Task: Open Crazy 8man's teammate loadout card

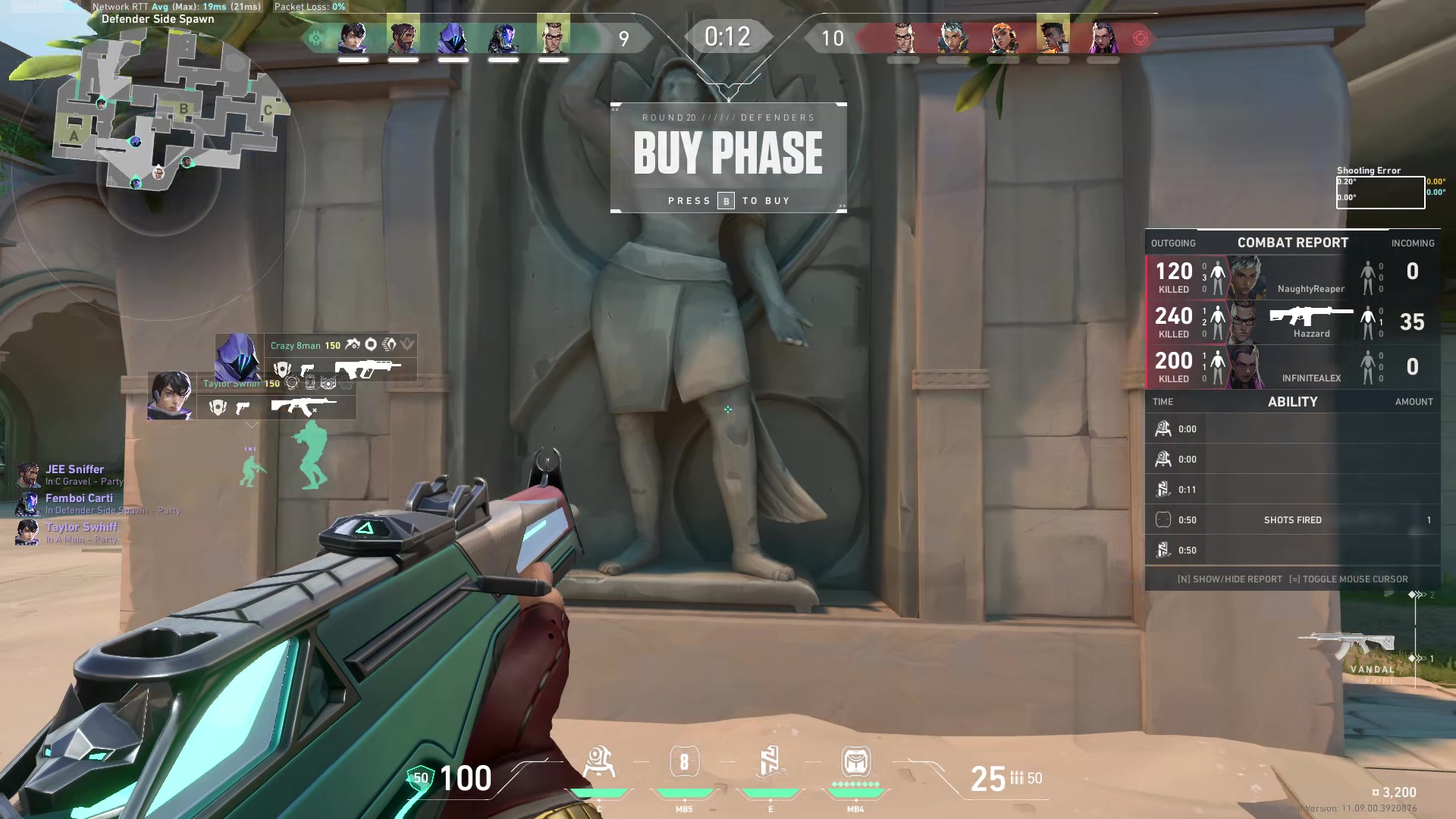Action: coord(316,357)
